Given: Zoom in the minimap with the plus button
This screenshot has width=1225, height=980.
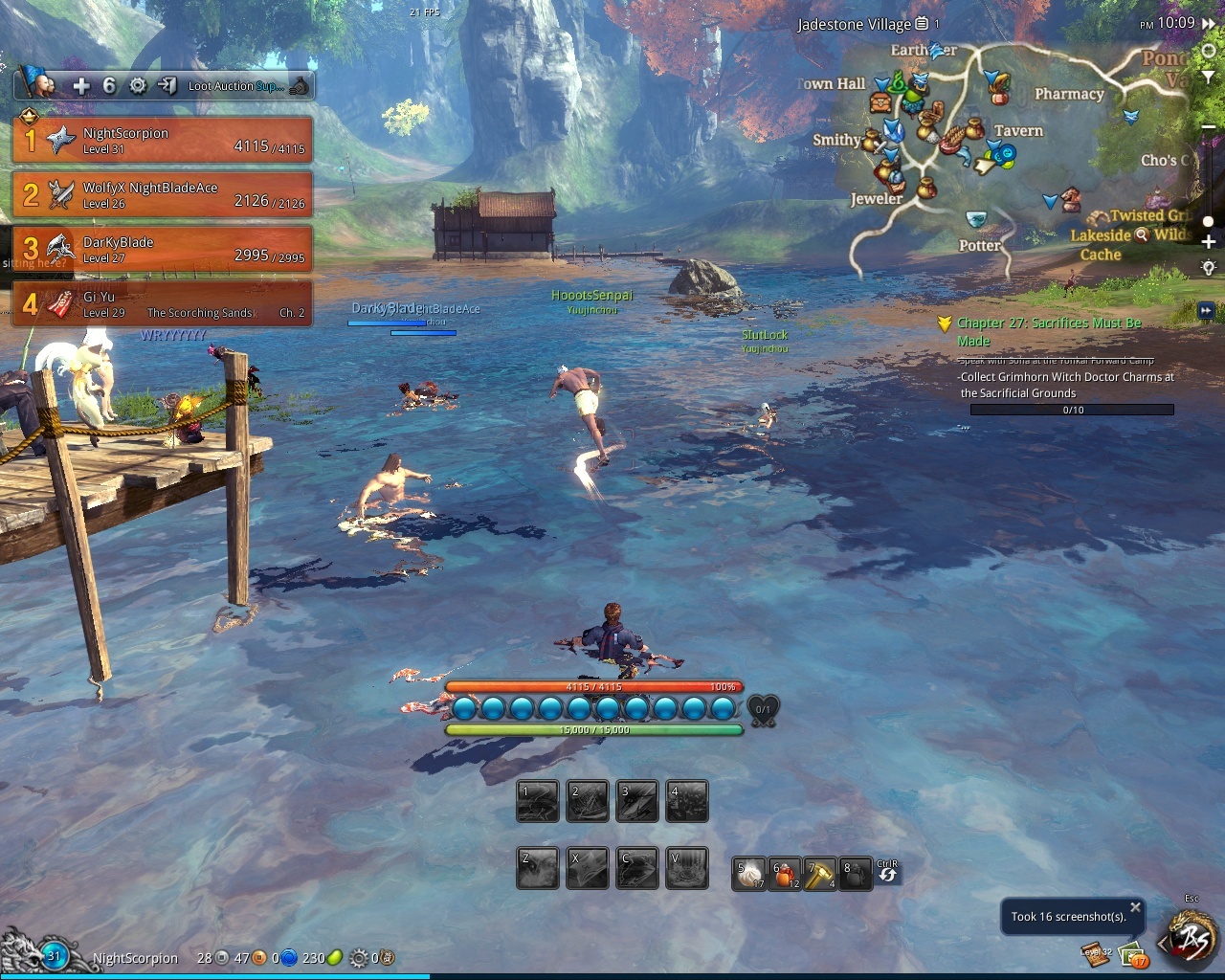Looking at the screenshot, I should point(1209,242).
